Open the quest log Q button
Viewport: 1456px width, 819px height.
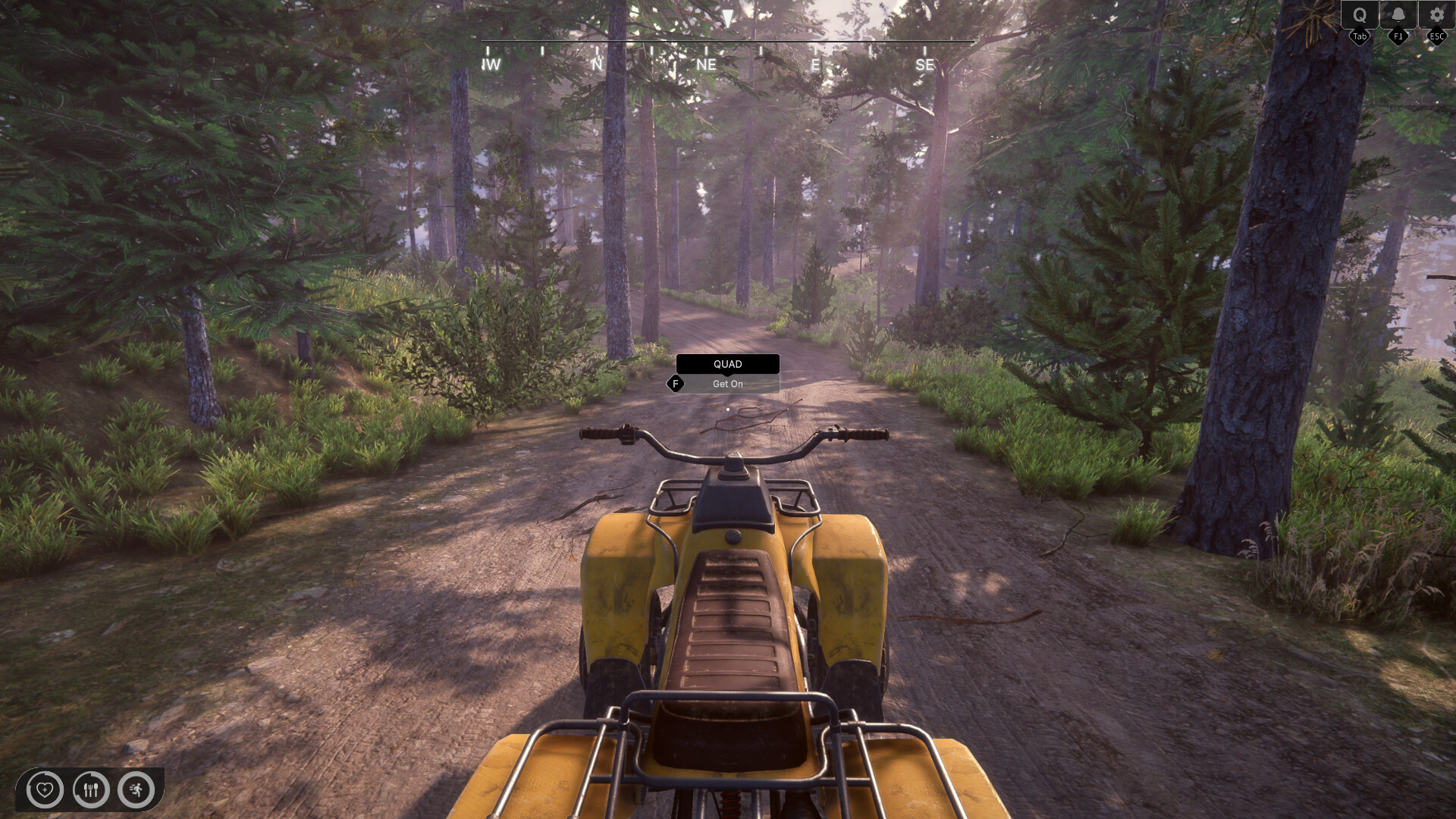(x=1360, y=15)
